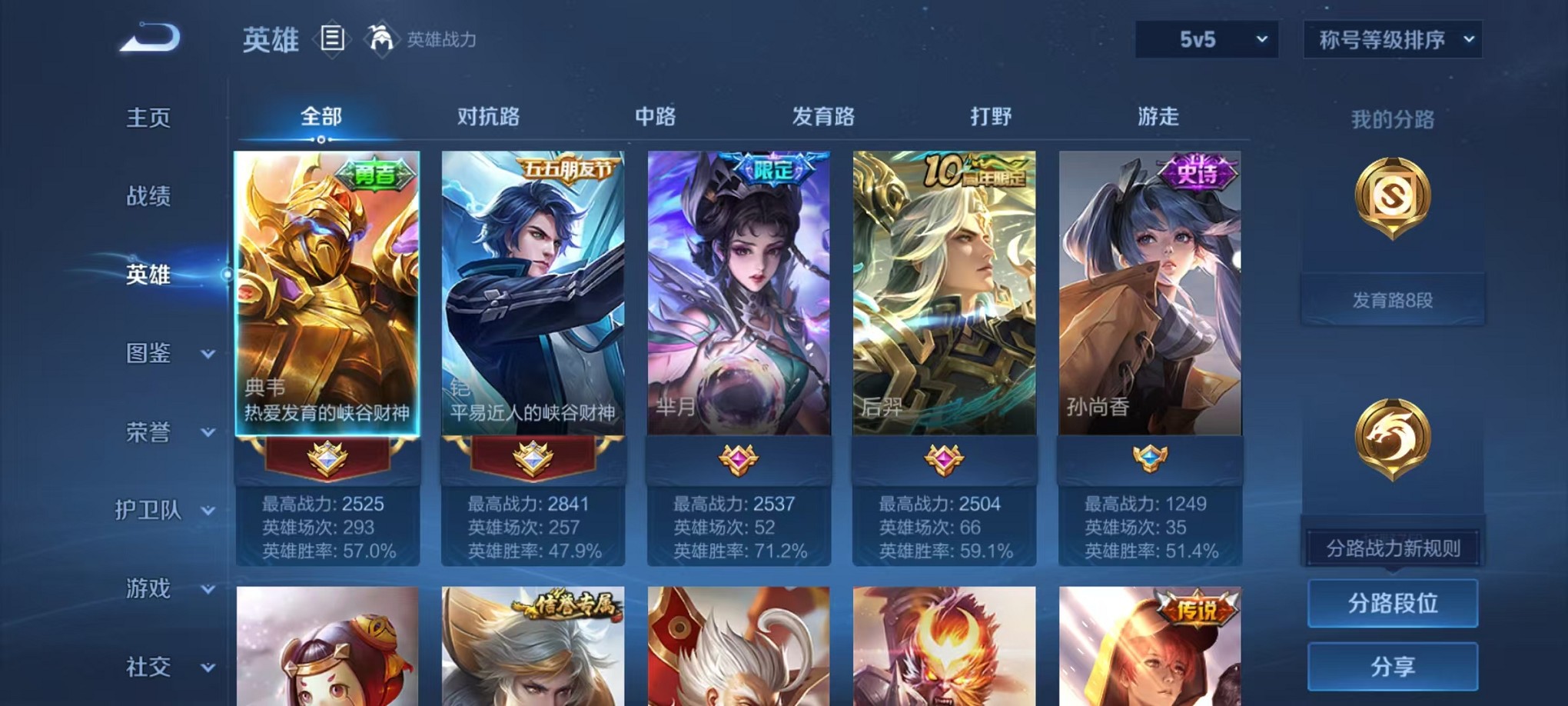Click the 分享 button
This screenshot has height=706, width=1568.
coord(1392,668)
